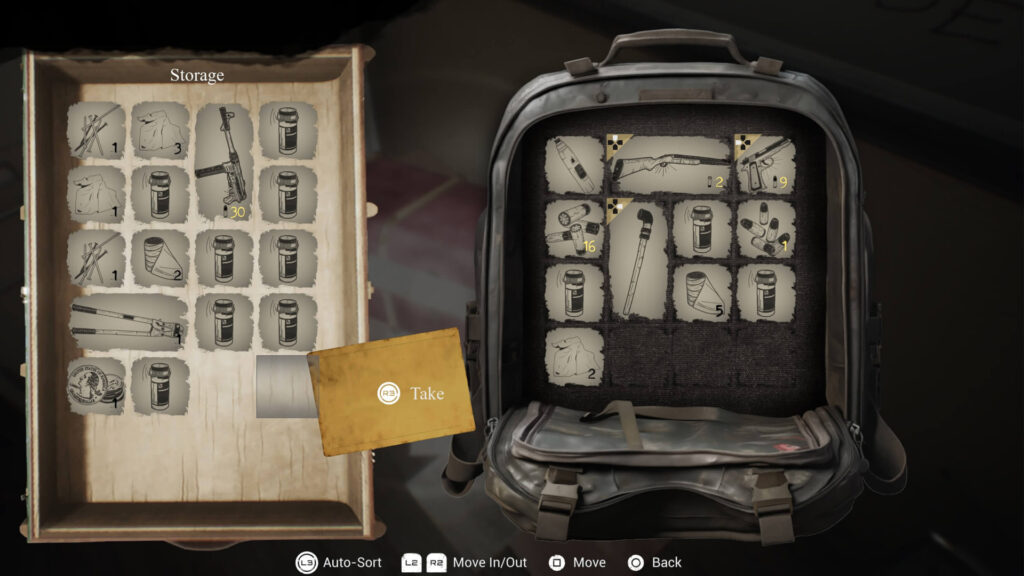Image resolution: width=1024 pixels, height=576 pixels.
Task: Pick the bolt cutters in storage
Action: pyautogui.click(x=129, y=322)
